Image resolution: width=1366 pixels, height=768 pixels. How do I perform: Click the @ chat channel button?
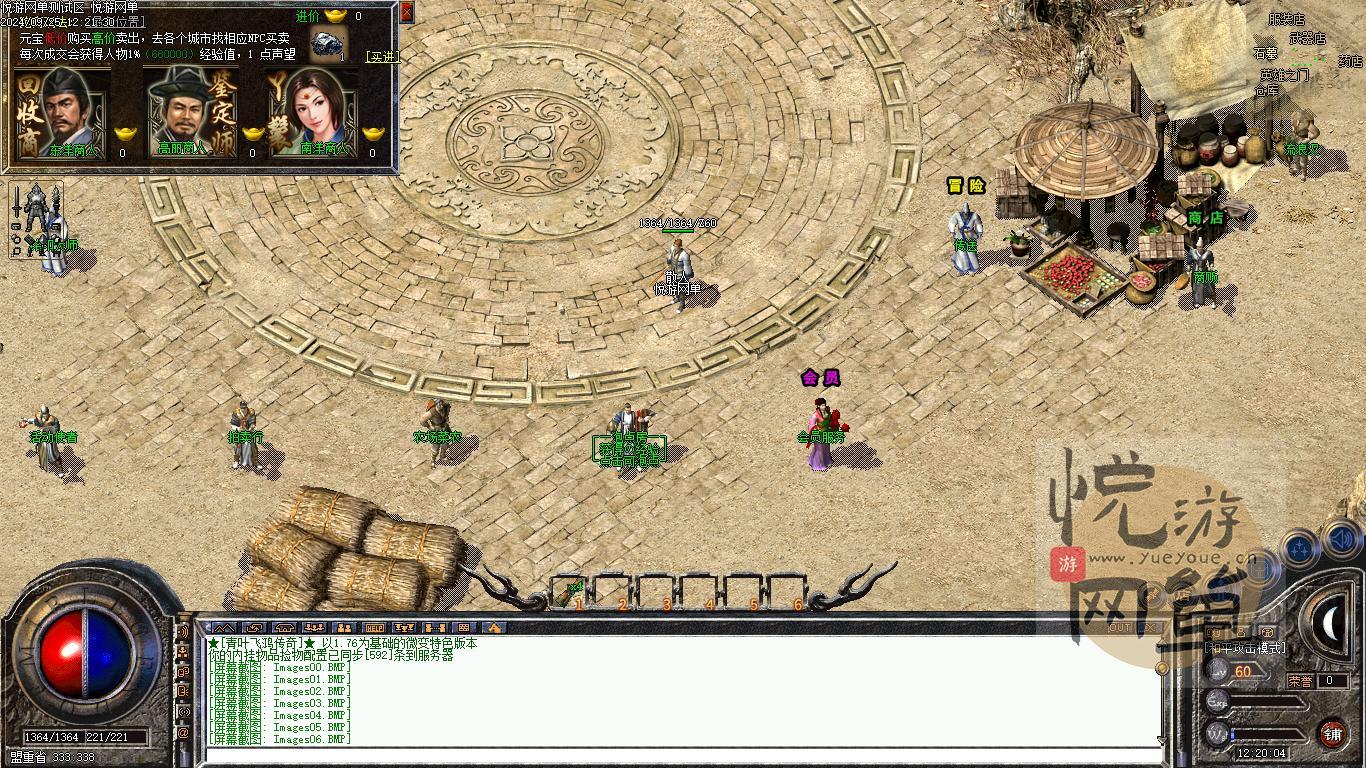tap(184, 734)
